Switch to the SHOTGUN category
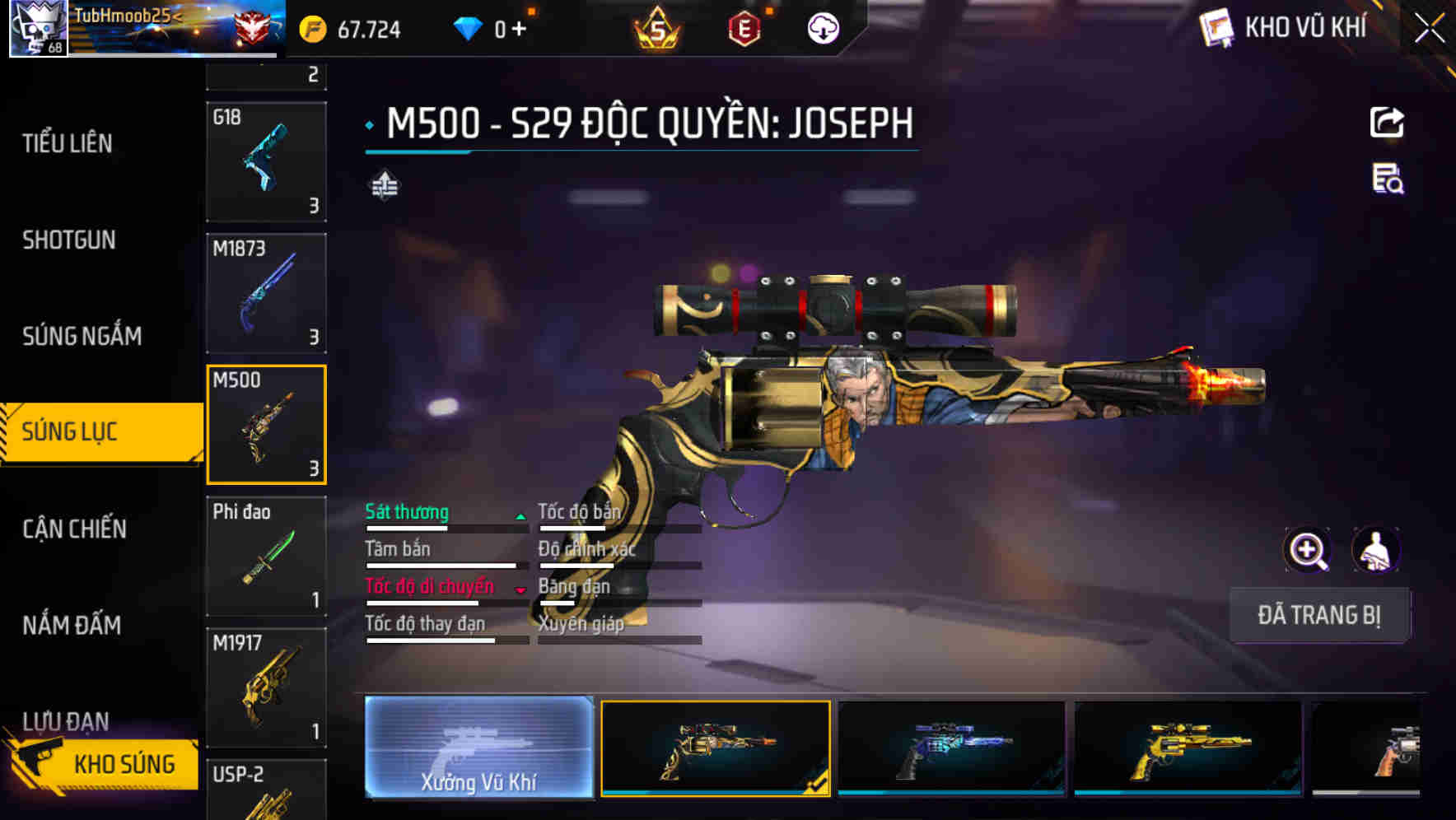This screenshot has width=1456, height=820. tap(69, 240)
